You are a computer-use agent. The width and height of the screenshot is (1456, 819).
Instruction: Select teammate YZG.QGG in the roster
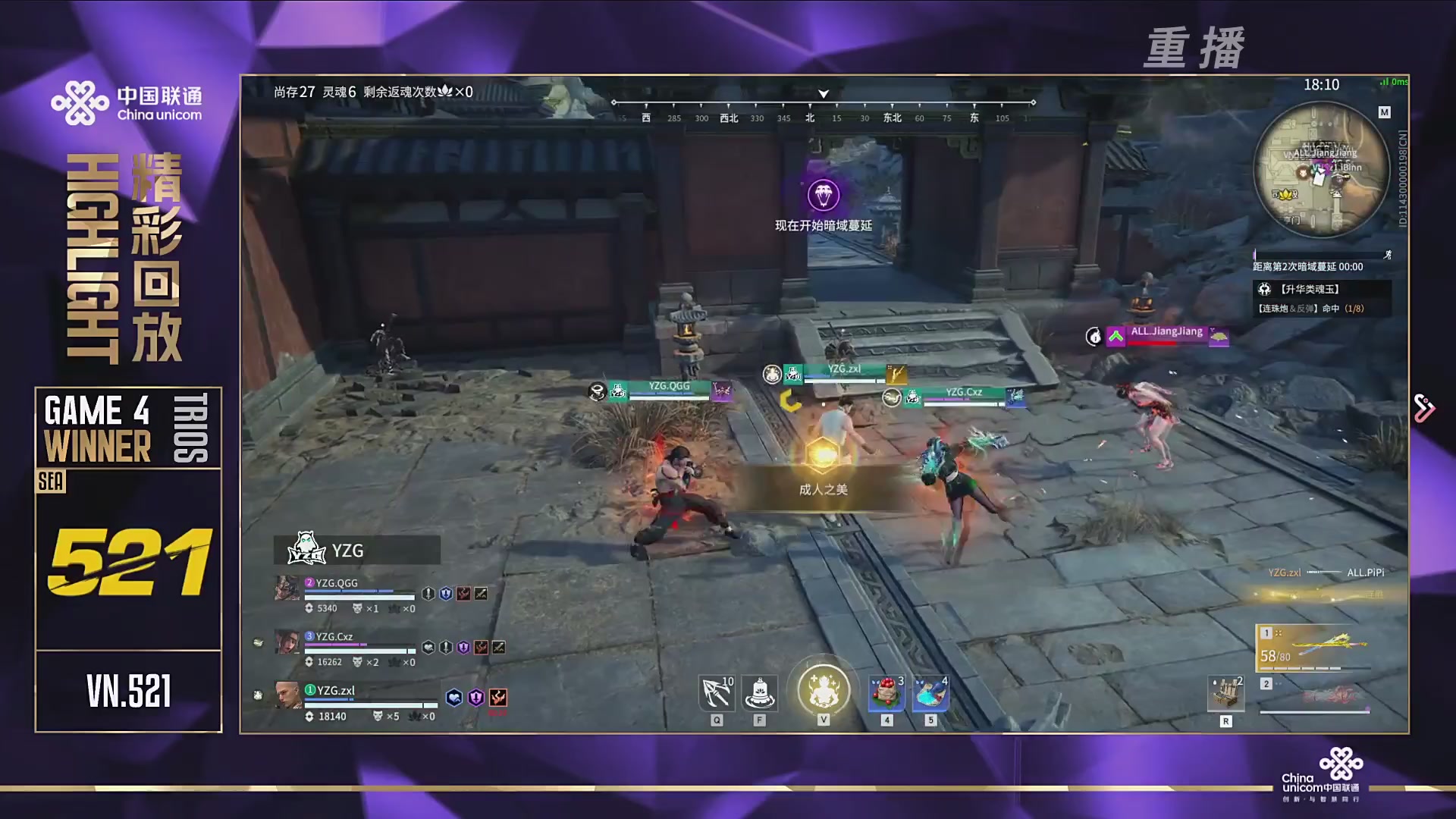tap(336, 583)
